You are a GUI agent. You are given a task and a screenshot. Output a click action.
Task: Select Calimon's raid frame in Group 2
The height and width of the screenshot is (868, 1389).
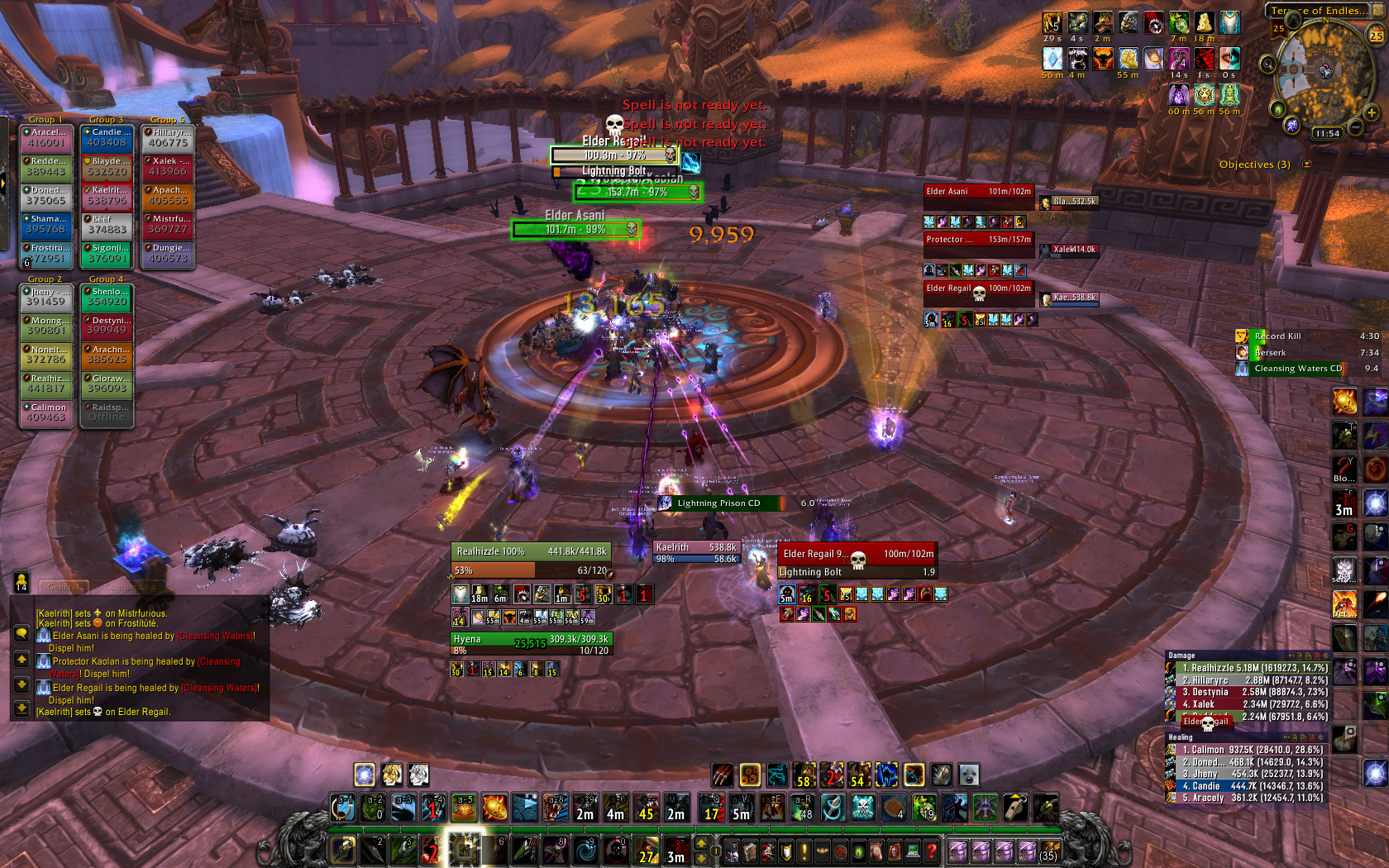pos(46,413)
